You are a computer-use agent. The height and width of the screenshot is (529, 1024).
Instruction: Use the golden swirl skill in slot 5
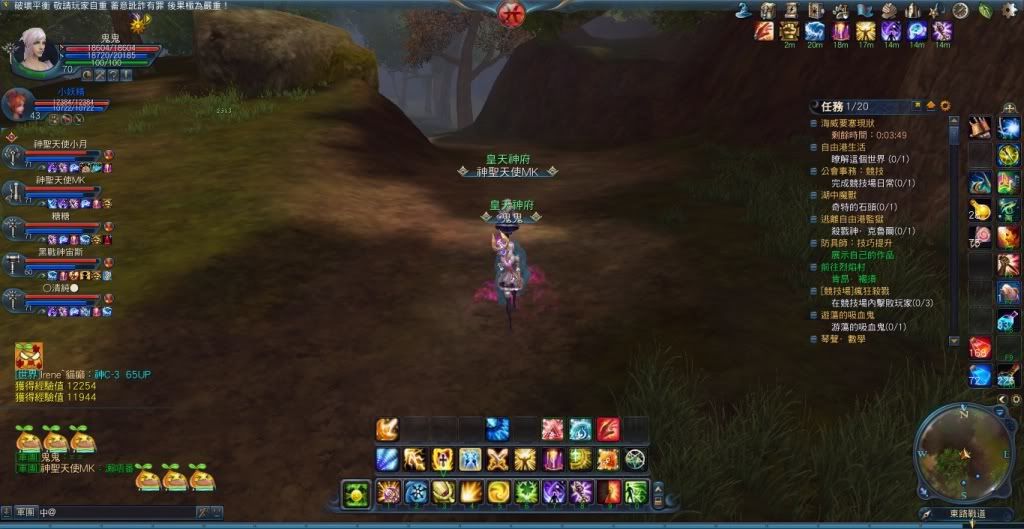point(497,492)
